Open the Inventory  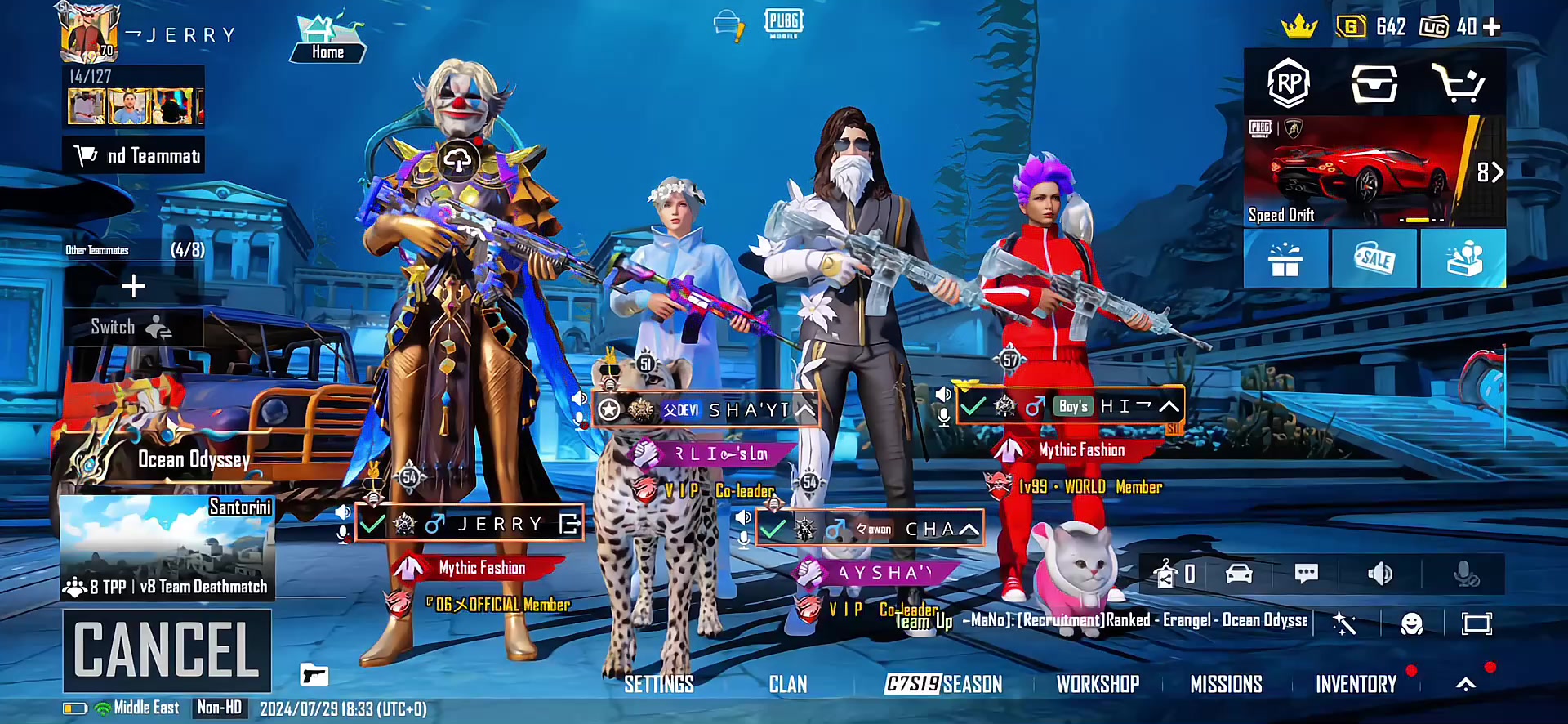(1356, 684)
